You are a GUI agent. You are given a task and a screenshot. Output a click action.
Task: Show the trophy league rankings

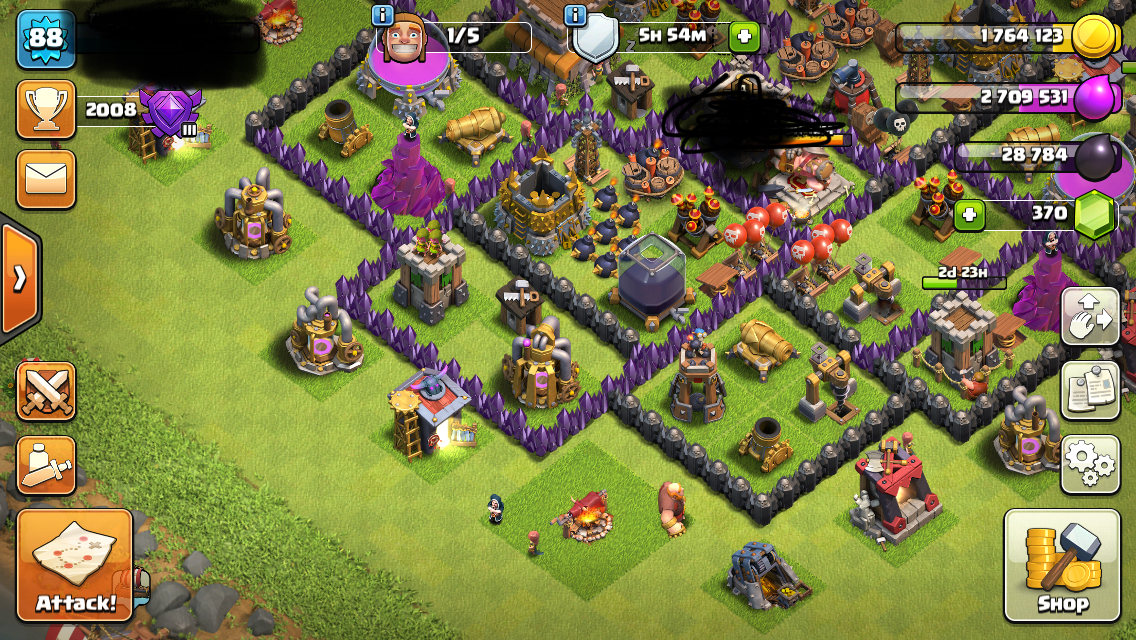pyautogui.click(x=46, y=110)
